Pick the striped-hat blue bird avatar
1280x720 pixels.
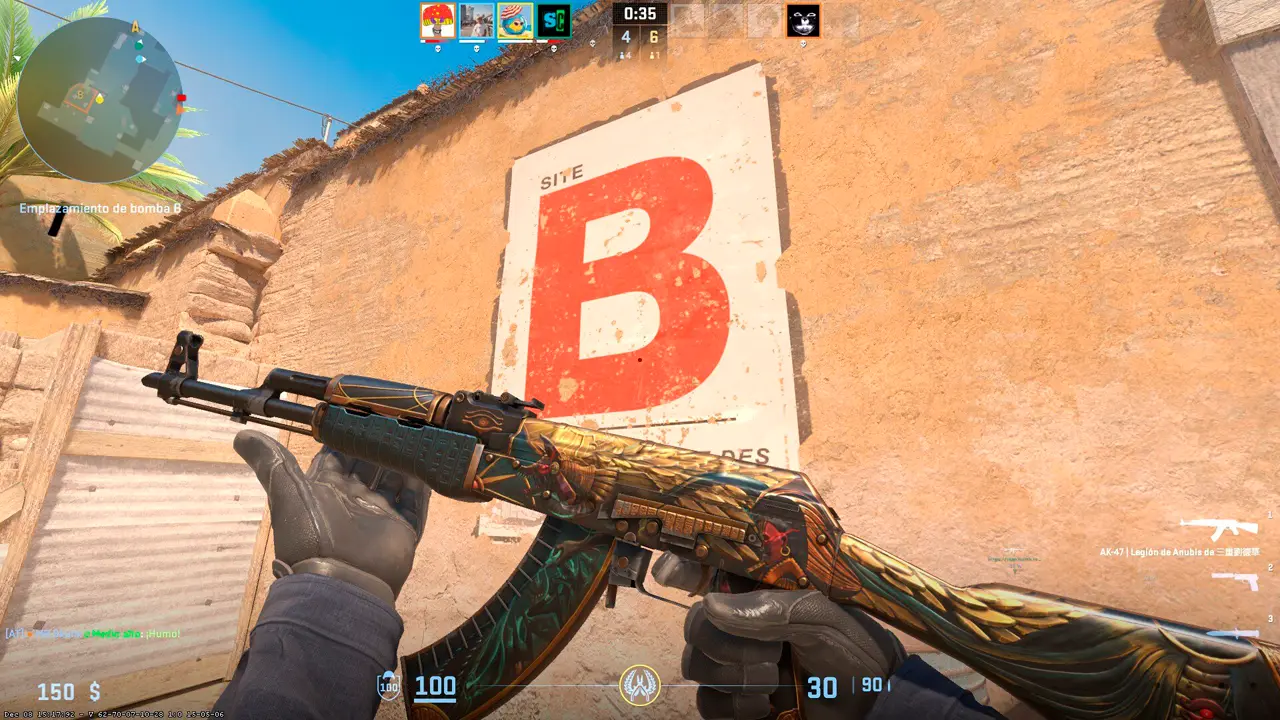click(515, 21)
